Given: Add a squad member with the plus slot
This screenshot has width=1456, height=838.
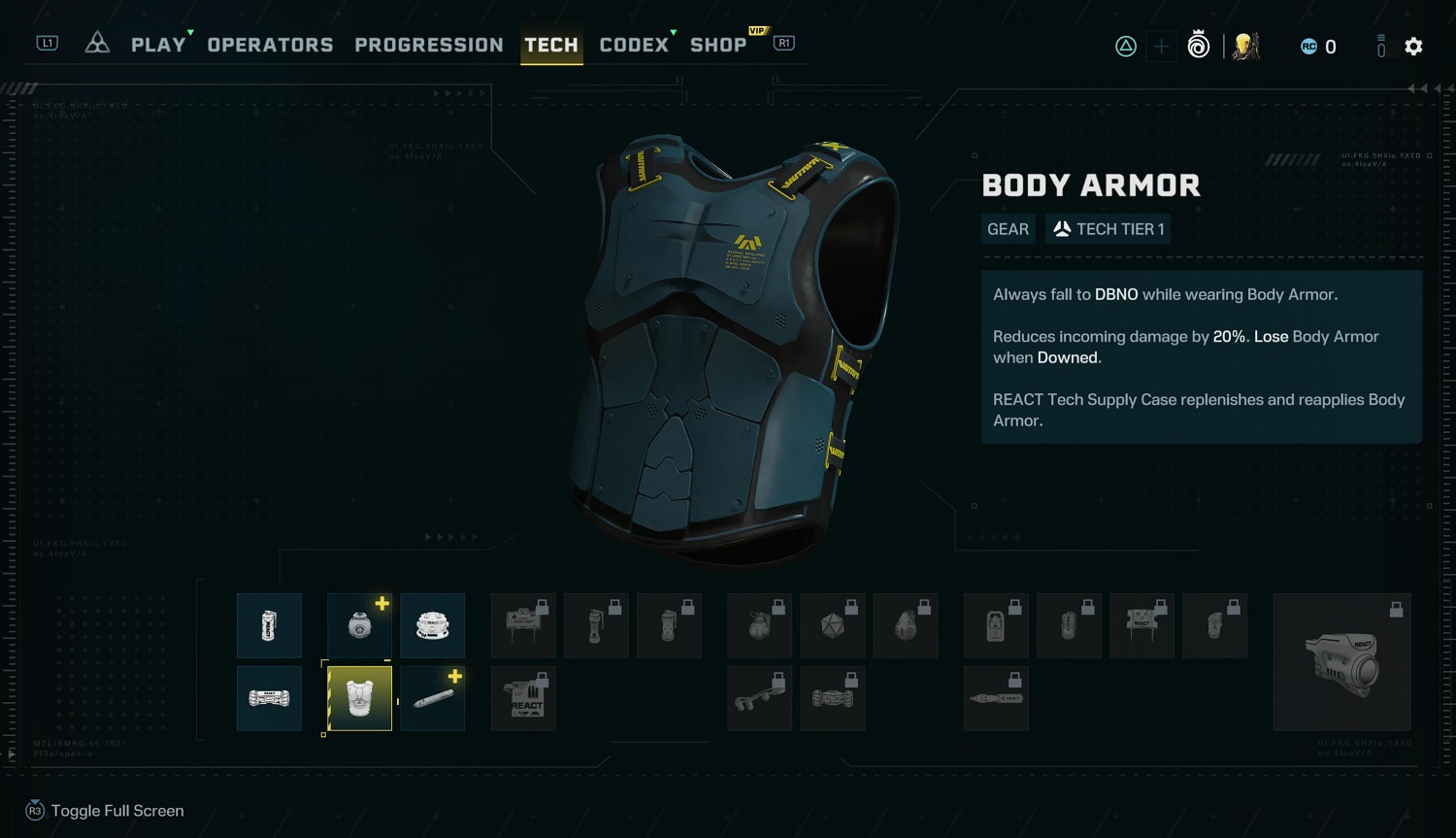Looking at the screenshot, I should [x=1161, y=47].
